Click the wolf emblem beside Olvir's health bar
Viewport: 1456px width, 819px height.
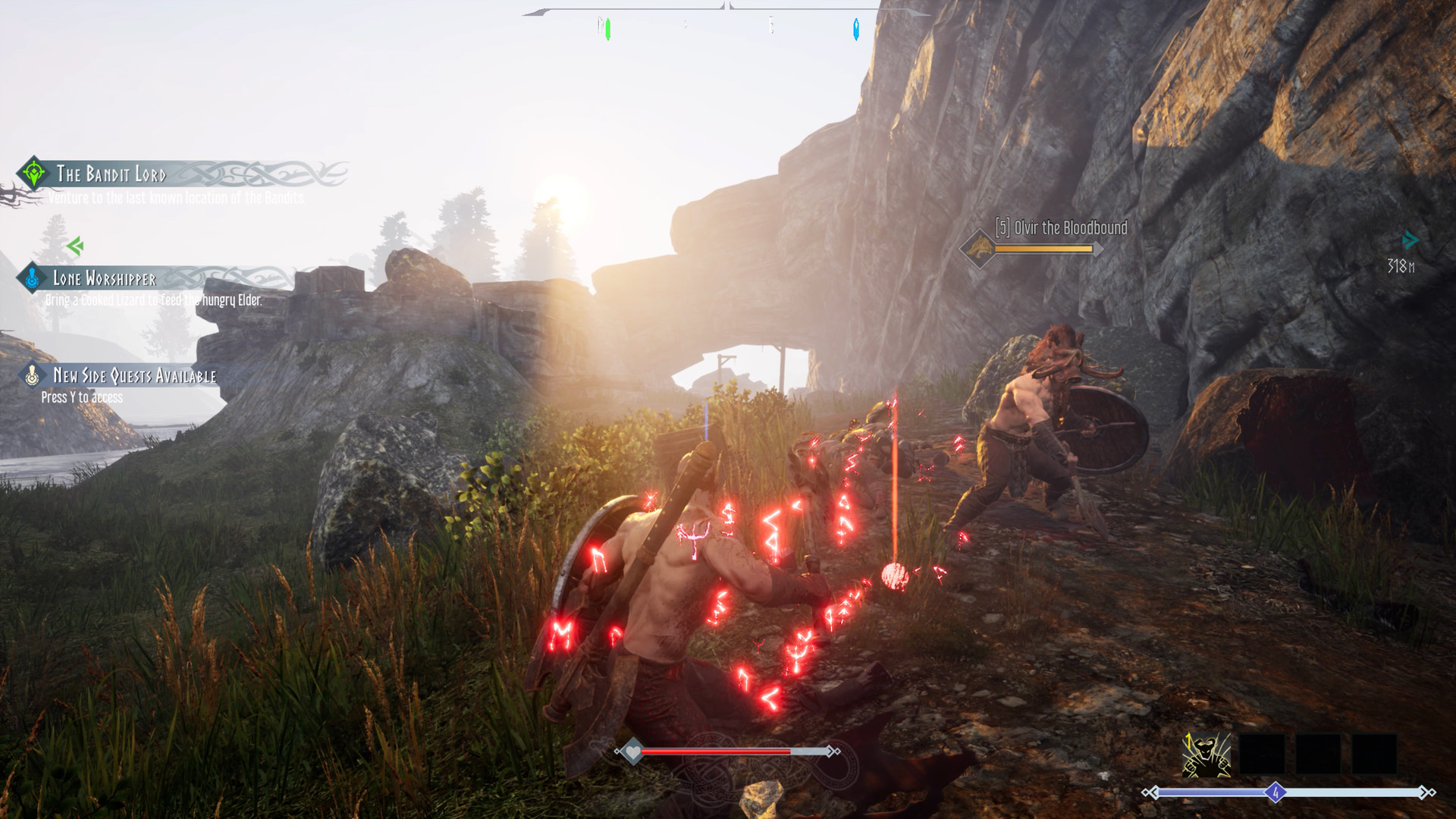point(979,246)
